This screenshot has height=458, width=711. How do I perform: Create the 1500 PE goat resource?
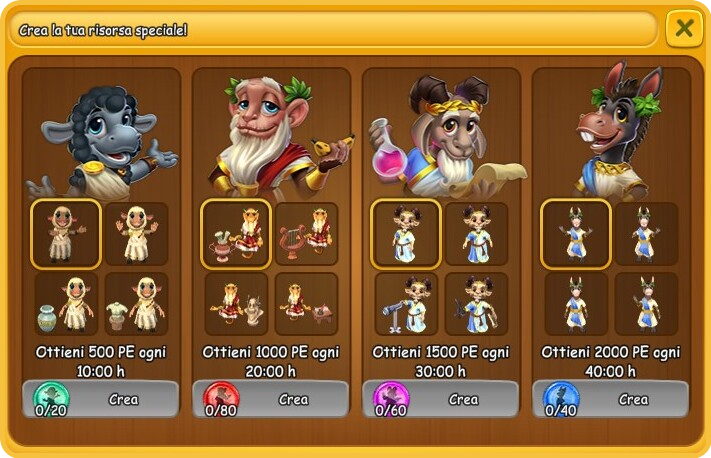tap(463, 399)
